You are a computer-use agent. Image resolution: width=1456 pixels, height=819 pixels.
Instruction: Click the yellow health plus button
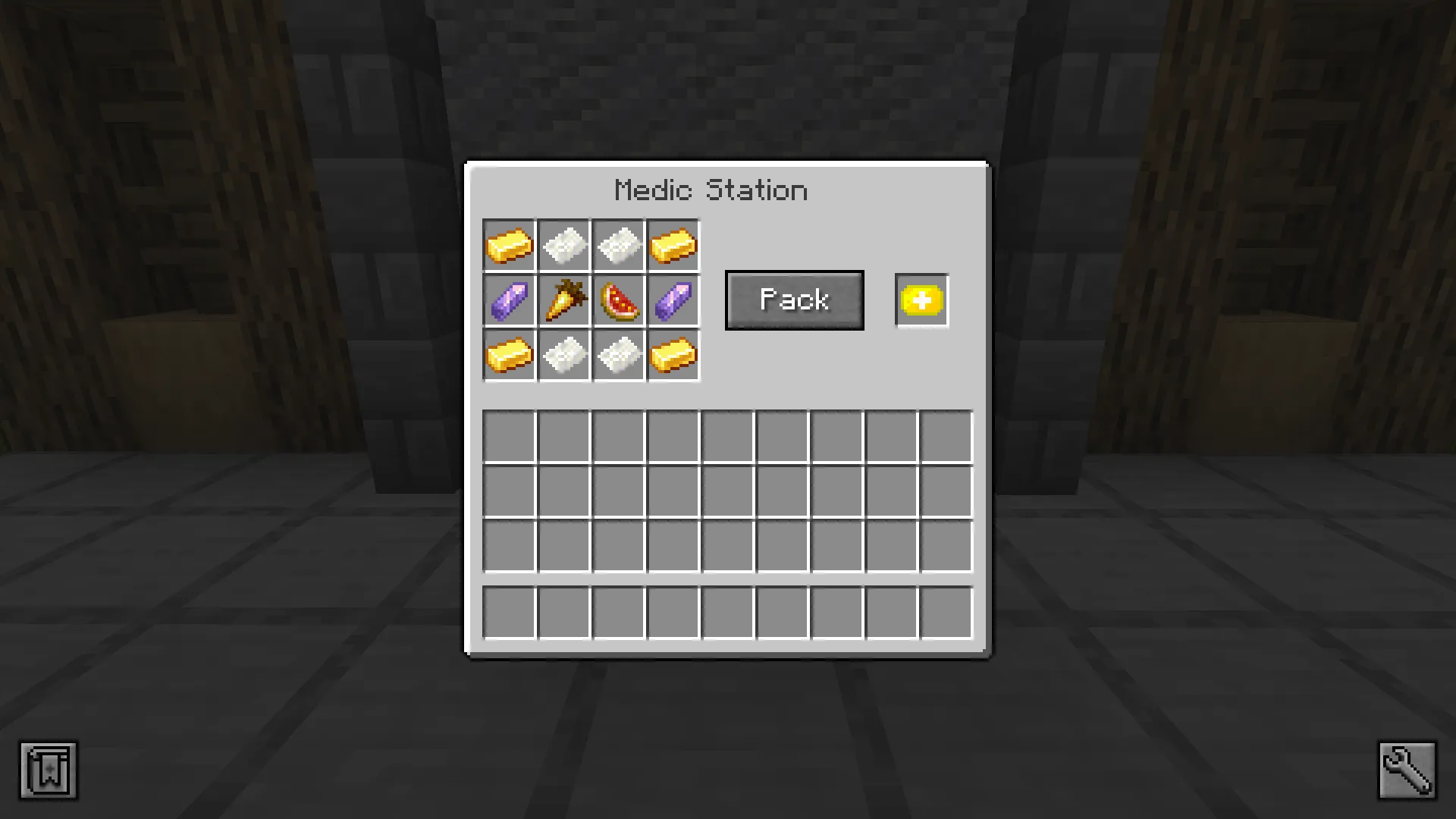[x=921, y=300]
